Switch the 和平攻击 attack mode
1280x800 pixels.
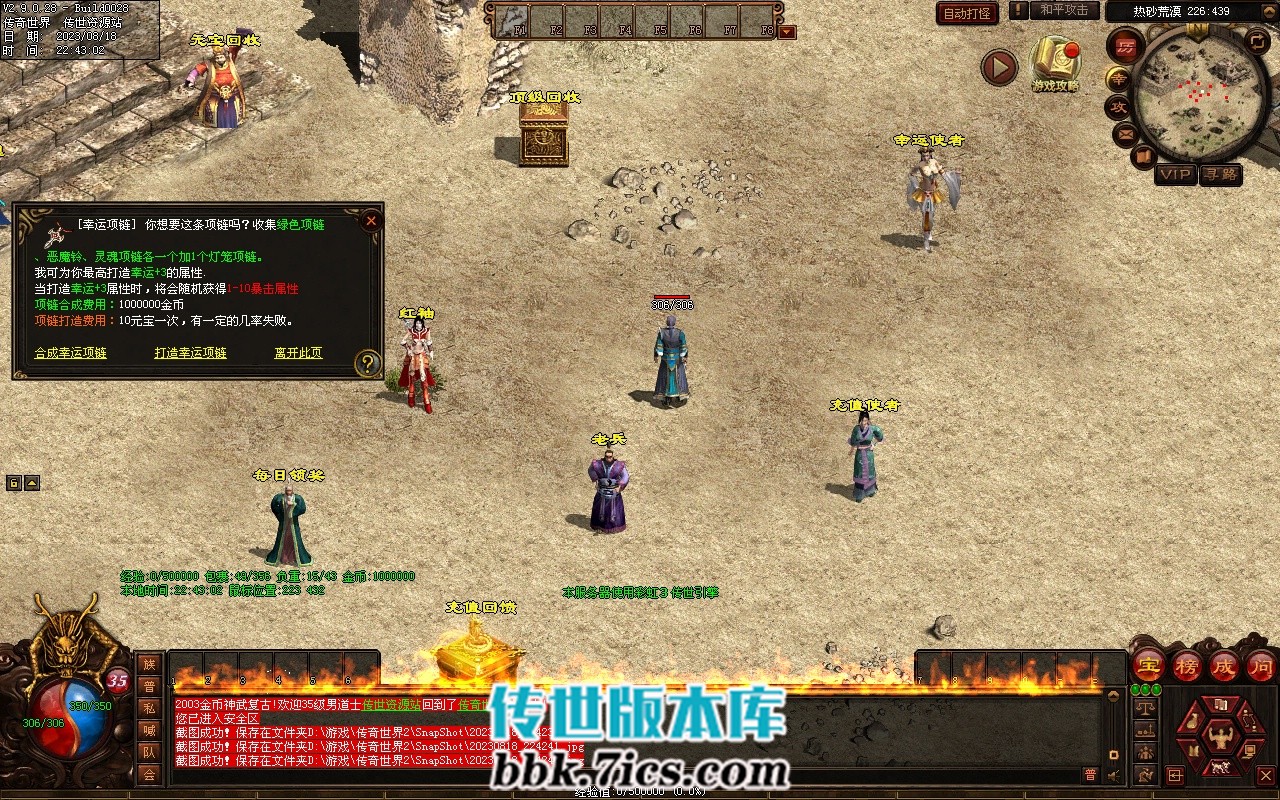pyautogui.click(x=1063, y=10)
